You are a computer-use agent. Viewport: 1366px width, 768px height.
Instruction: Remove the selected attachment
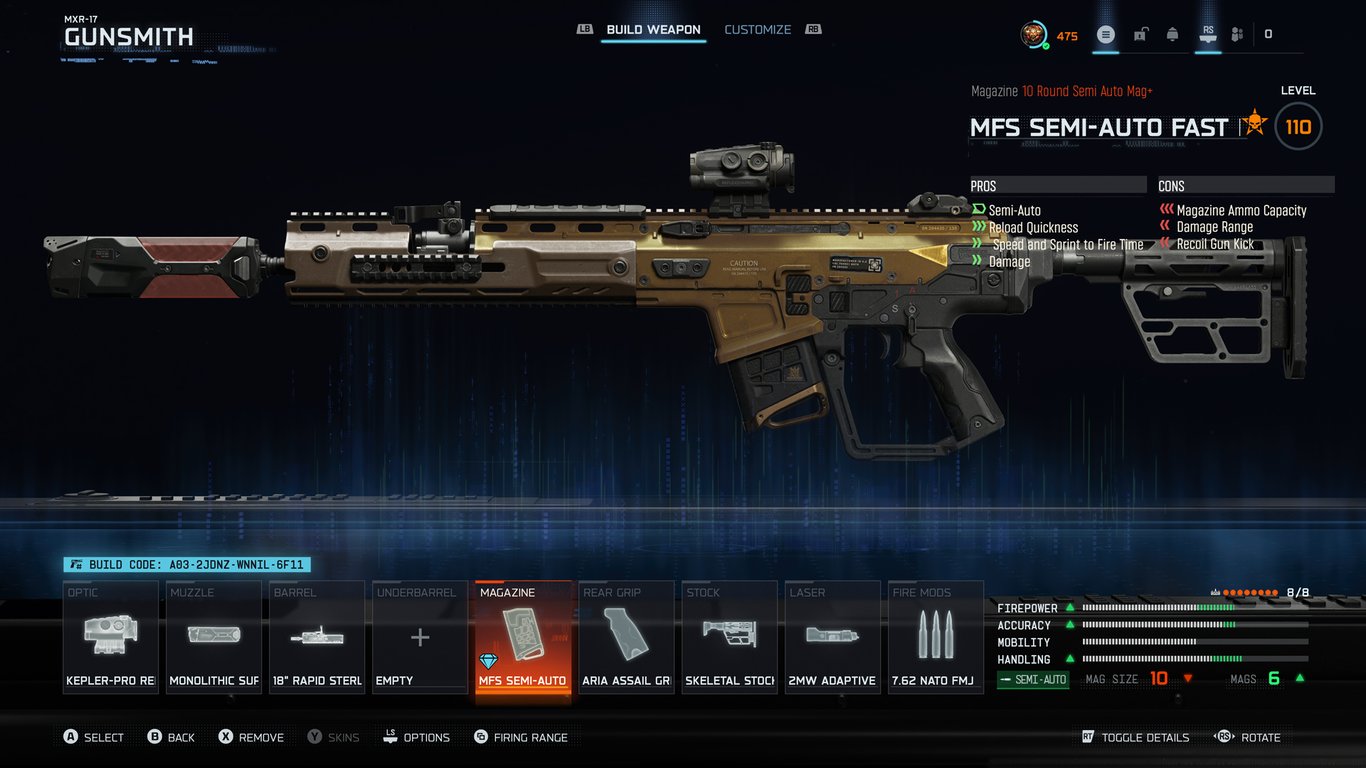[x=250, y=737]
